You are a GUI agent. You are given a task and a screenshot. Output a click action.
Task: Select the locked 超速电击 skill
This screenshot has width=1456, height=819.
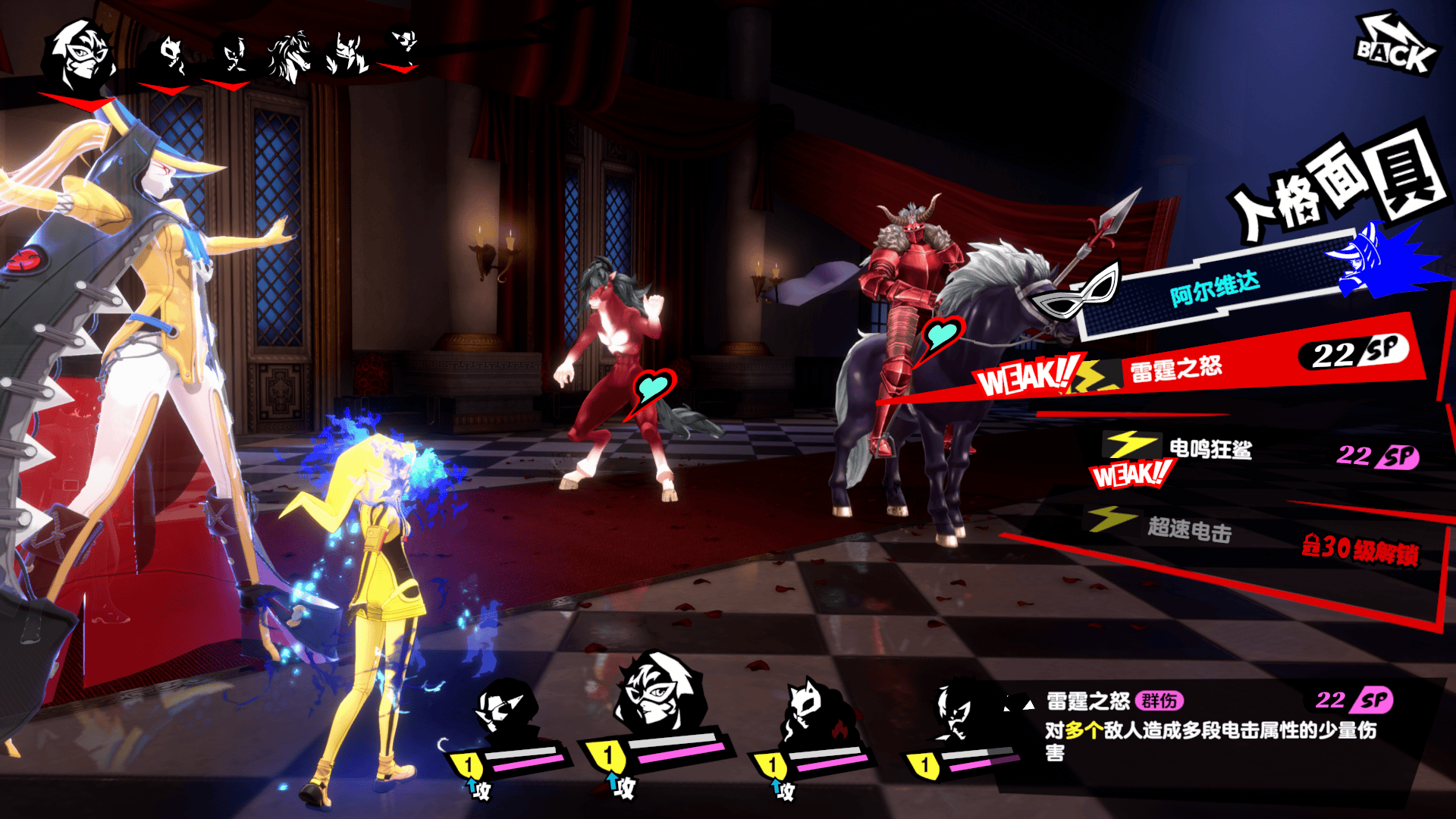(1188, 529)
